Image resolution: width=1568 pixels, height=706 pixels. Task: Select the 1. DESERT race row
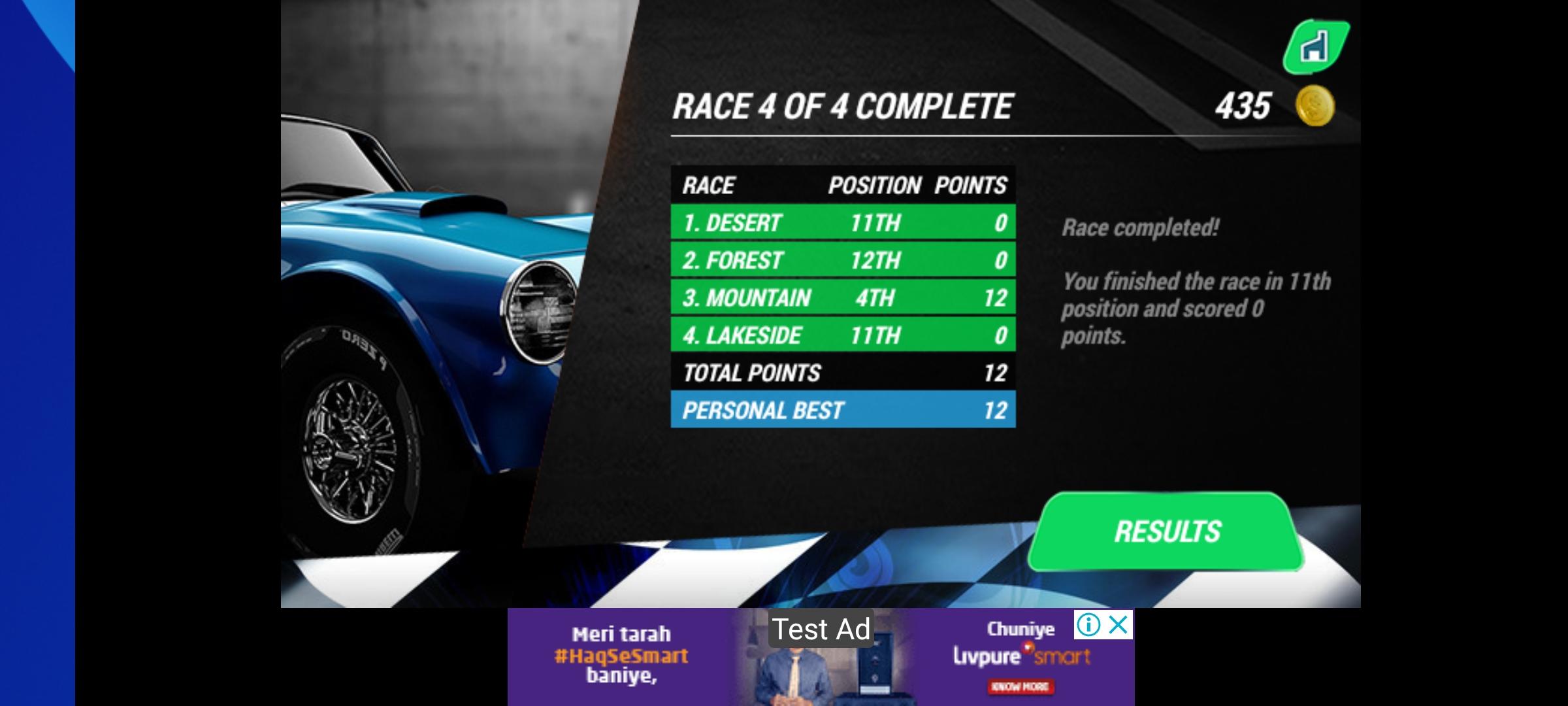tap(843, 222)
